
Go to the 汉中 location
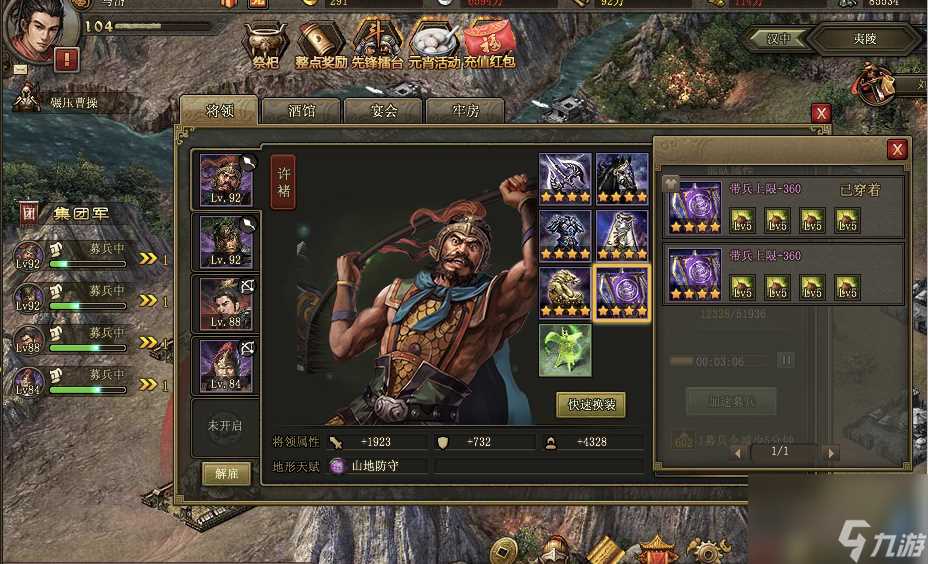point(778,40)
